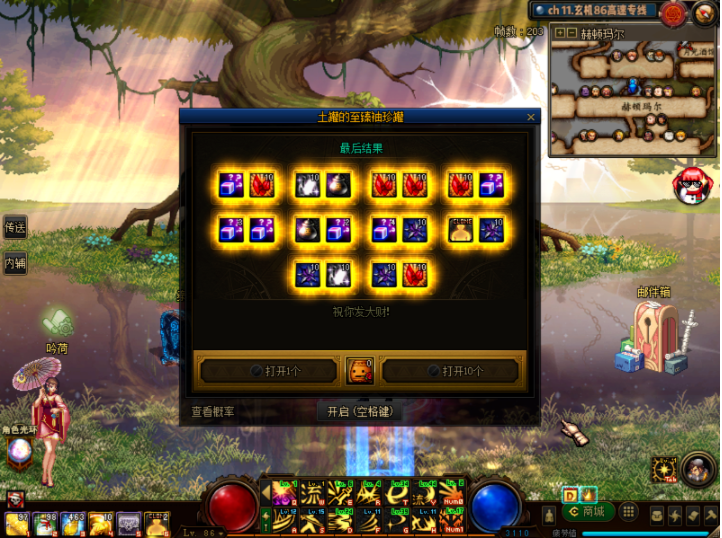Click the red-haired sunglasses avatar icon
Screen dimensions: 722x538
tap(689, 183)
